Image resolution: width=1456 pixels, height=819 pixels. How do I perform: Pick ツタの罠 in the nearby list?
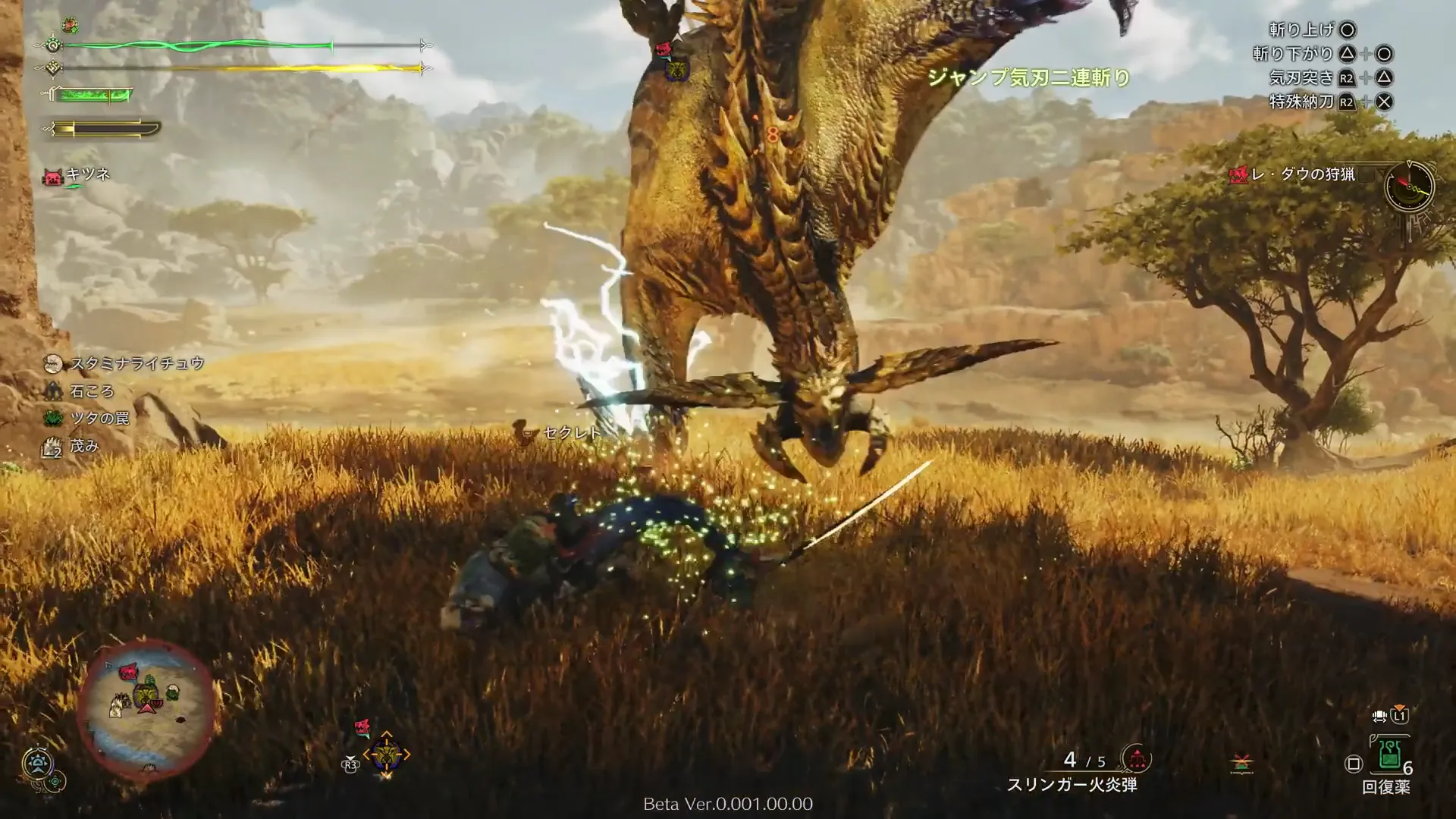[99, 419]
